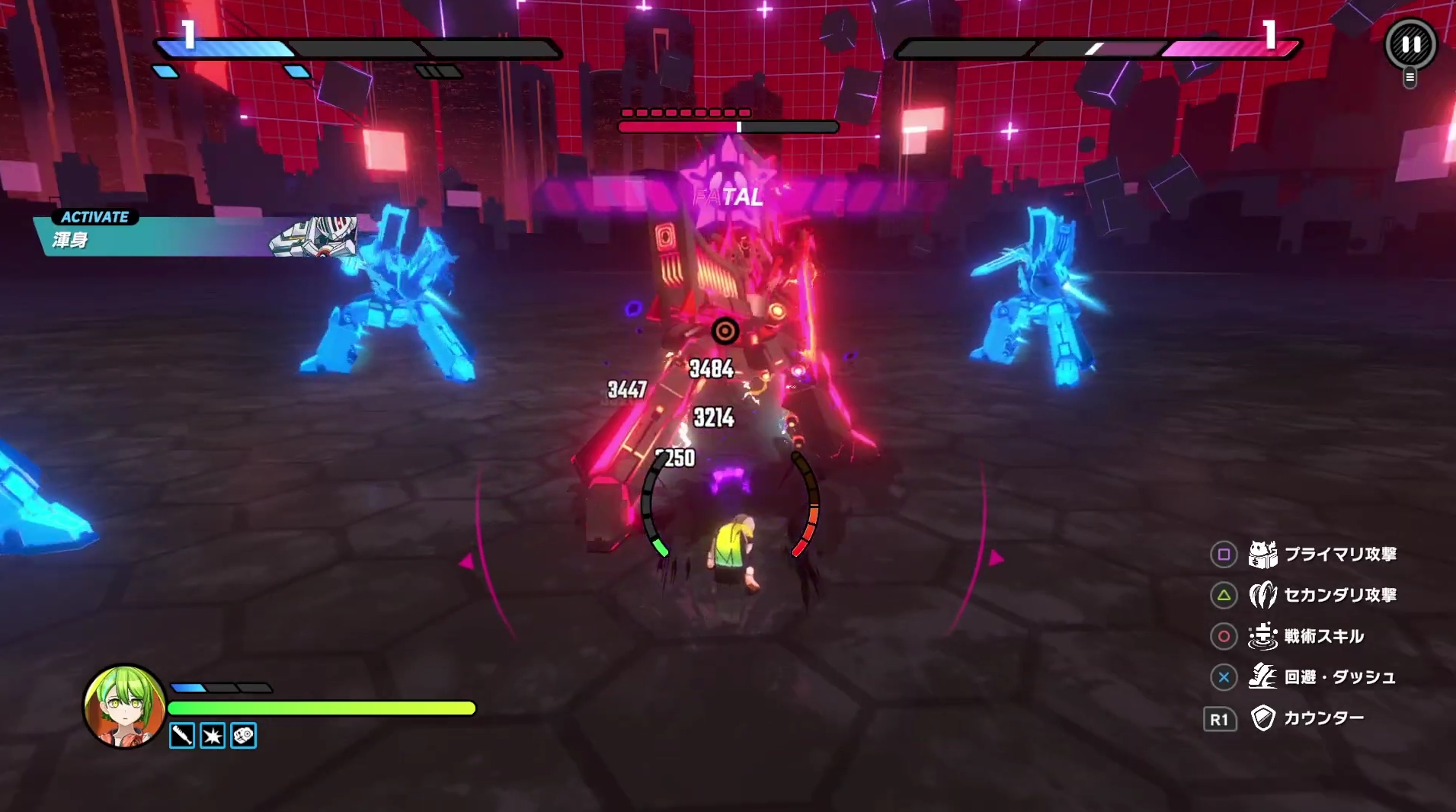Open the small menu icon below pause
The image size is (1456, 812).
click(1410, 78)
